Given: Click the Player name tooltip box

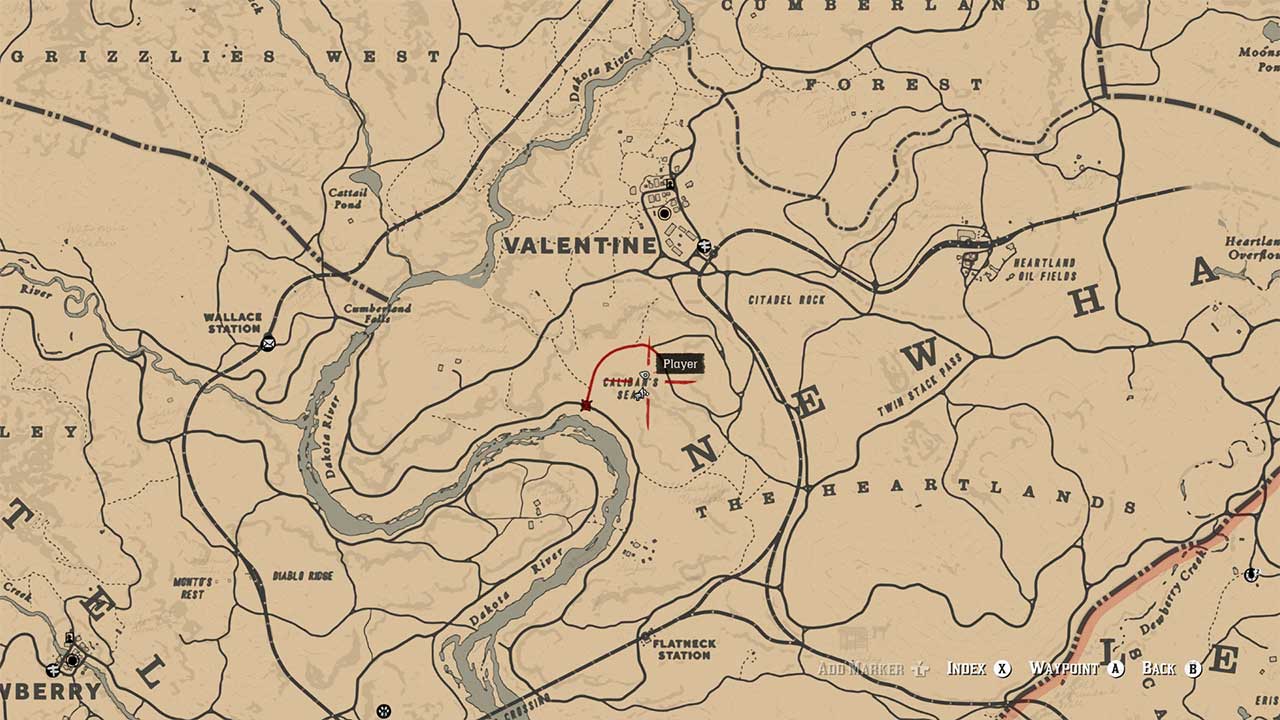Looking at the screenshot, I should point(681,364).
